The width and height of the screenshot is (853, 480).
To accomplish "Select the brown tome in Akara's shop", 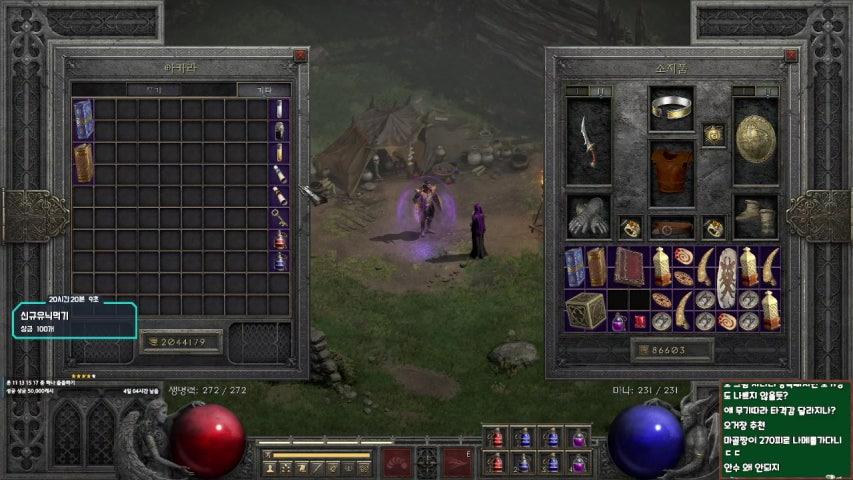I will [x=83, y=163].
